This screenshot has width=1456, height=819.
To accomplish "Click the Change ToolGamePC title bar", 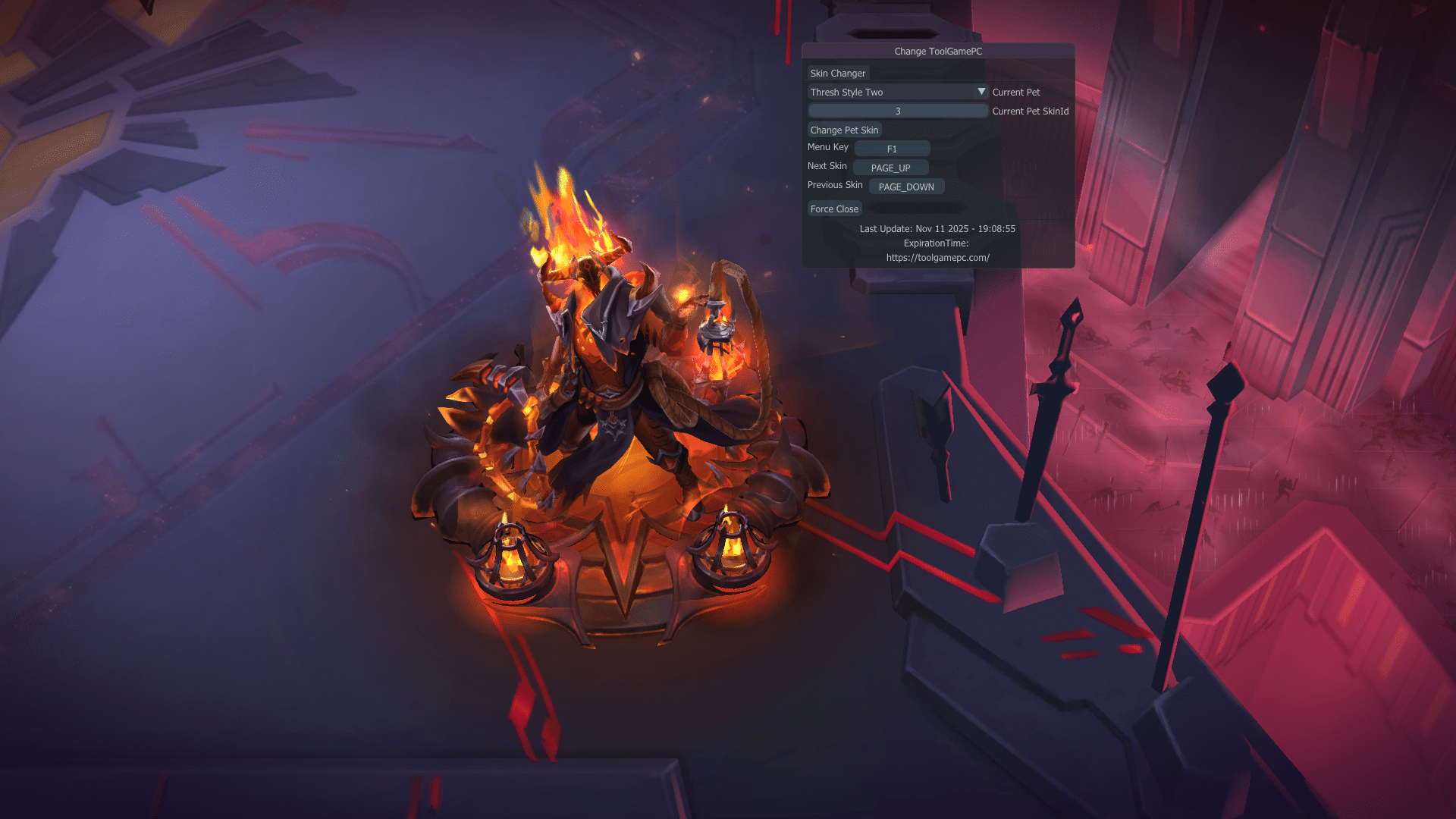I will click(938, 51).
